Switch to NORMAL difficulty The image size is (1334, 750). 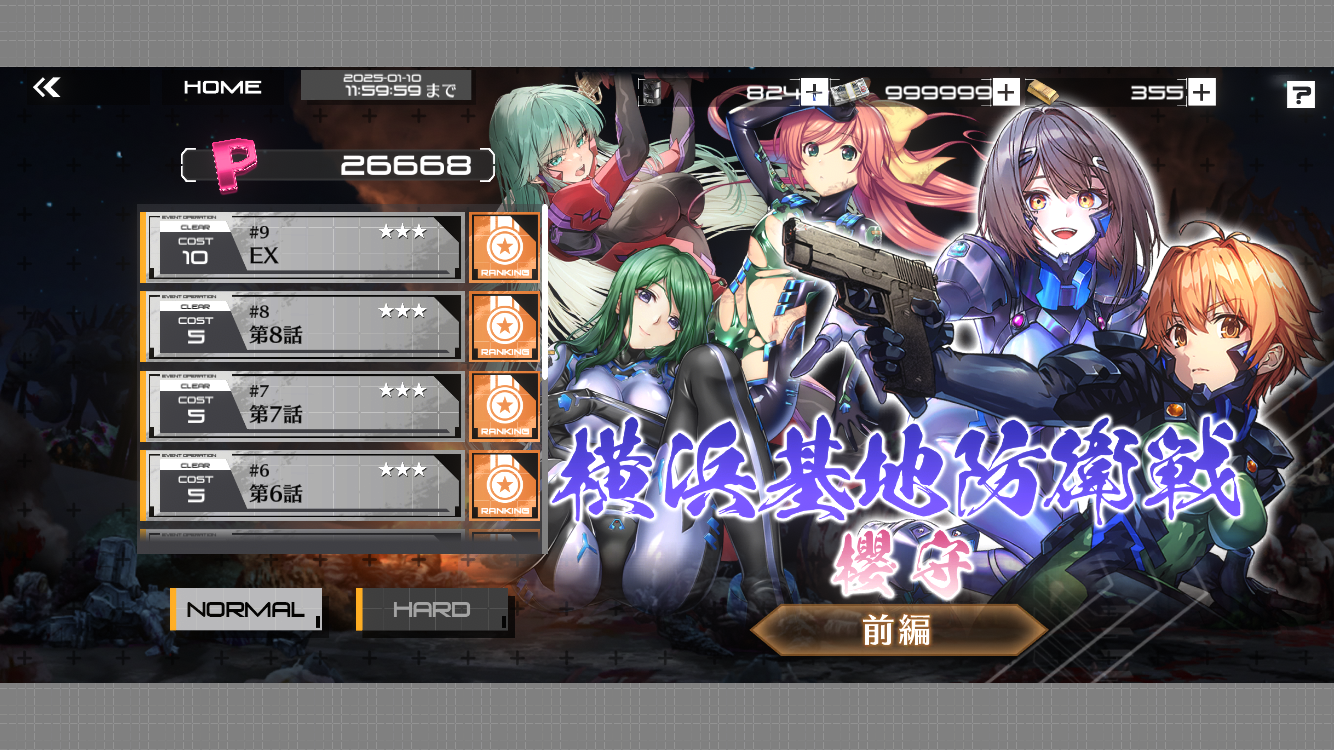click(x=246, y=610)
